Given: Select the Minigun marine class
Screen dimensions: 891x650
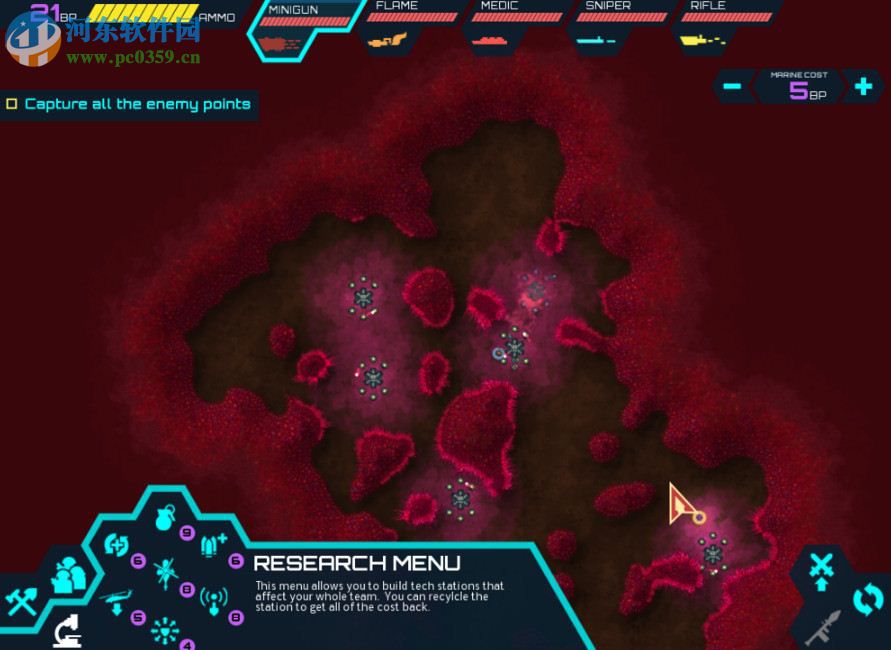Looking at the screenshot, I should pos(305,28).
